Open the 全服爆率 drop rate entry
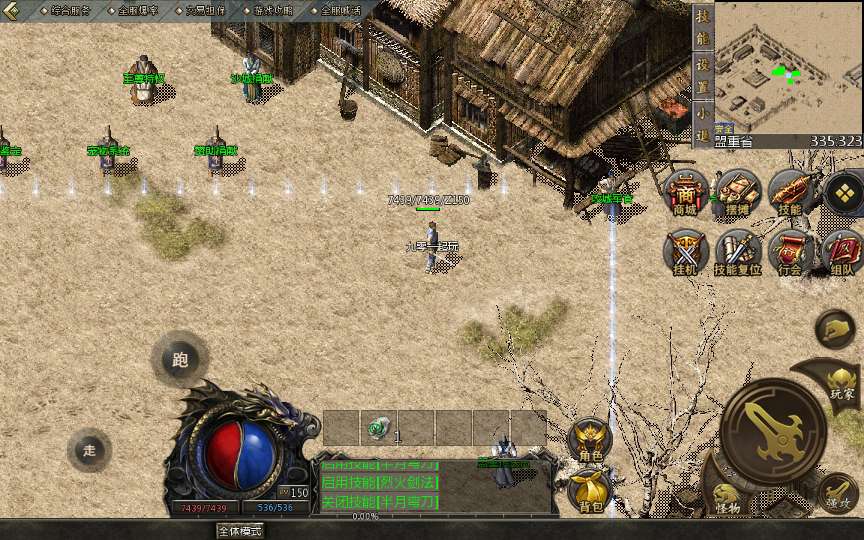This screenshot has width=864, height=540. tap(138, 10)
